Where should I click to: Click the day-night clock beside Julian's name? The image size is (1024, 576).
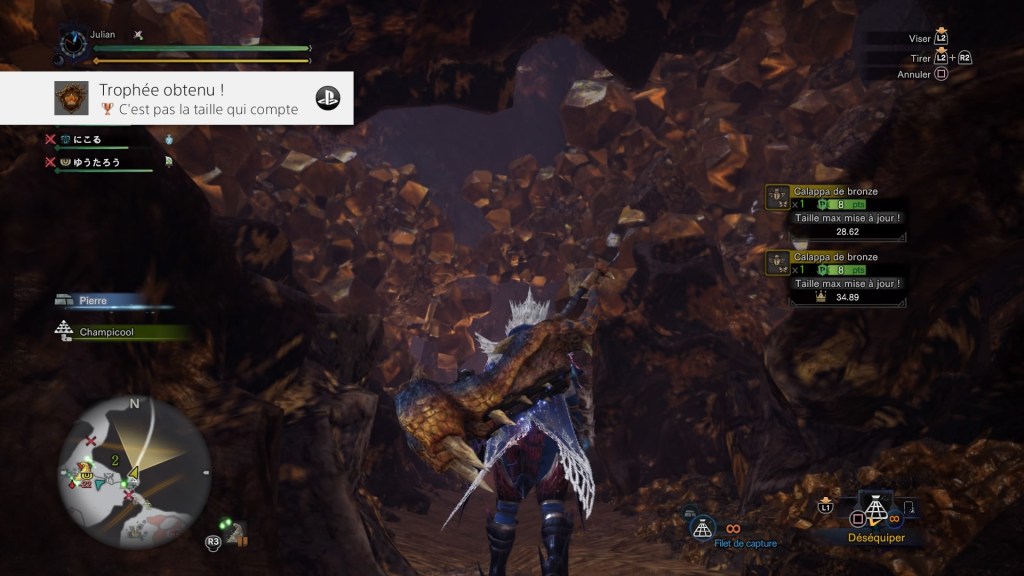pyautogui.click(x=73, y=44)
